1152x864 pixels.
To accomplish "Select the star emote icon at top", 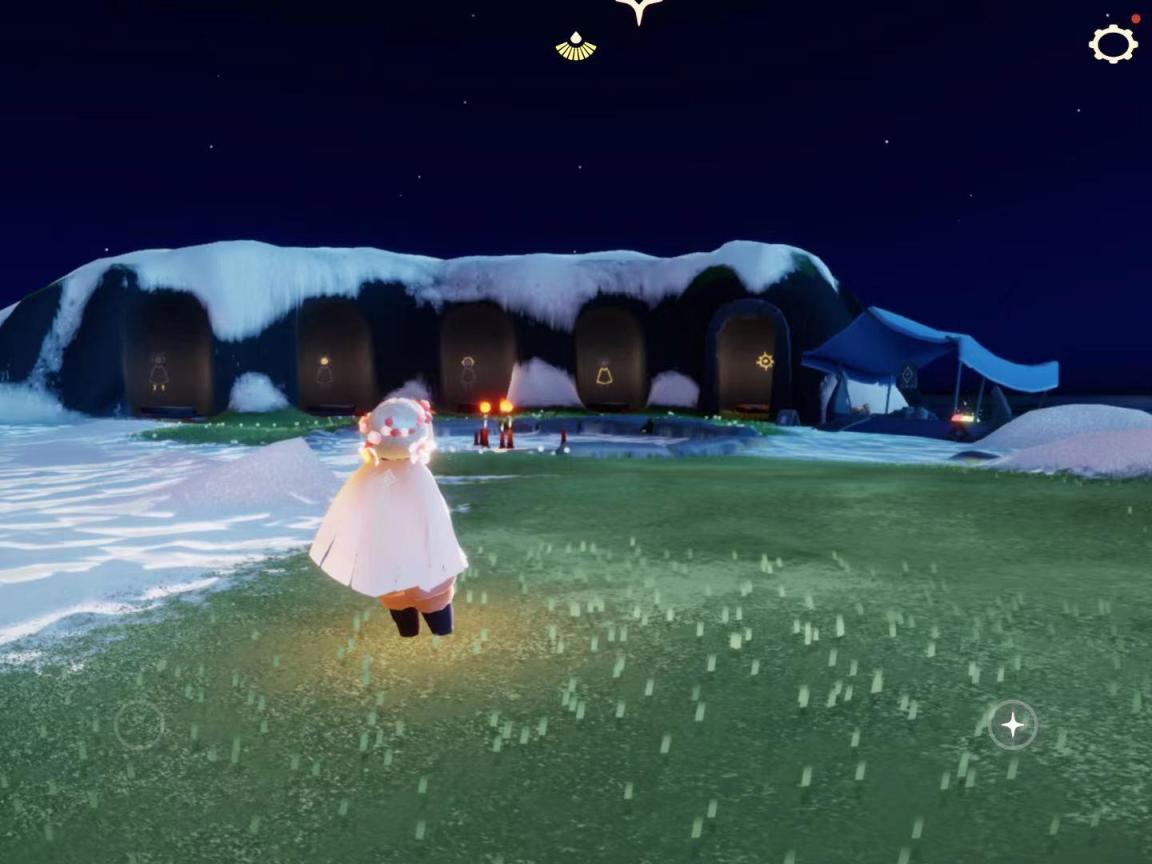I will click(639, 10).
